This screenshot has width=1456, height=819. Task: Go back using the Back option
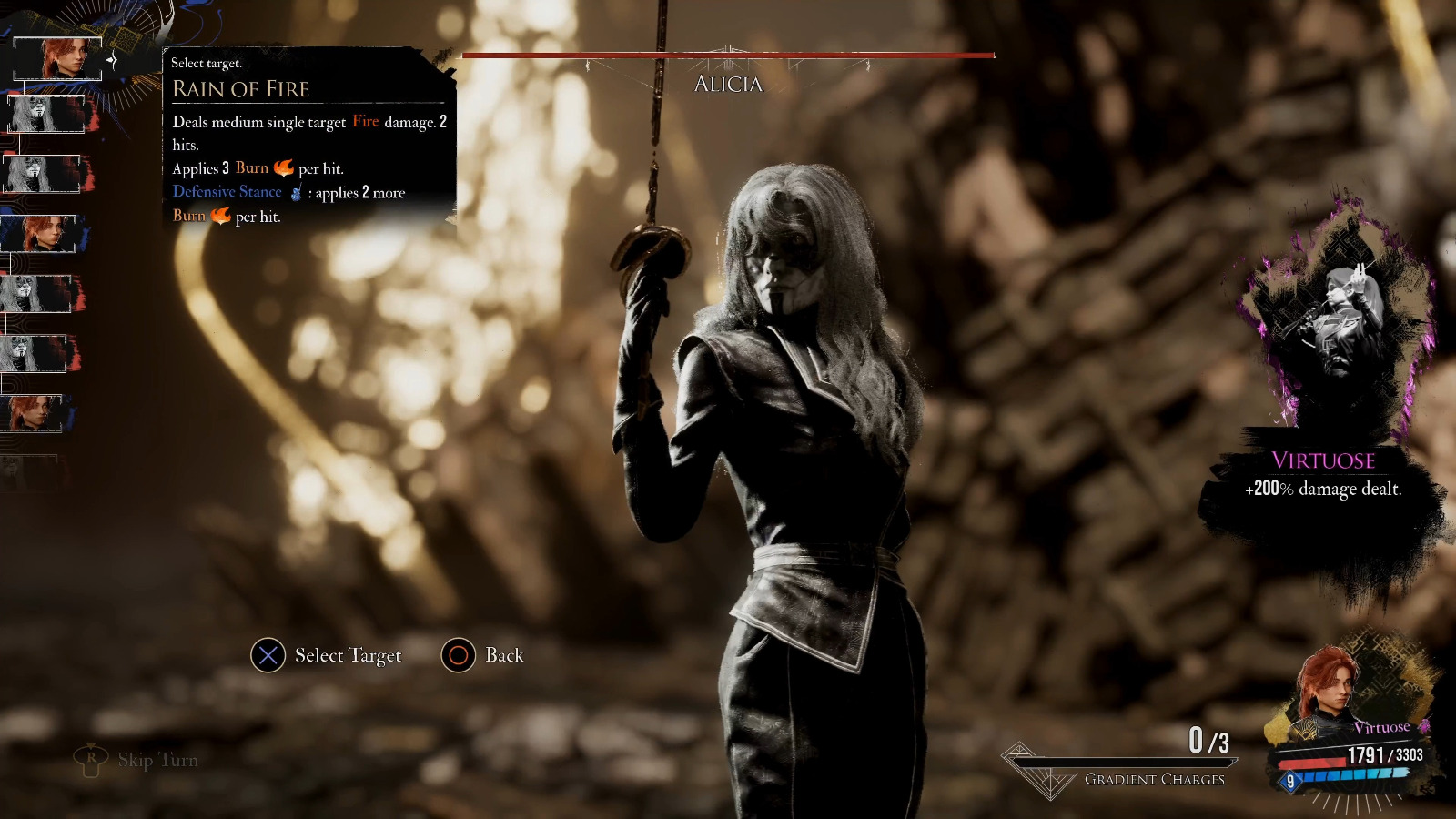click(x=482, y=655)
